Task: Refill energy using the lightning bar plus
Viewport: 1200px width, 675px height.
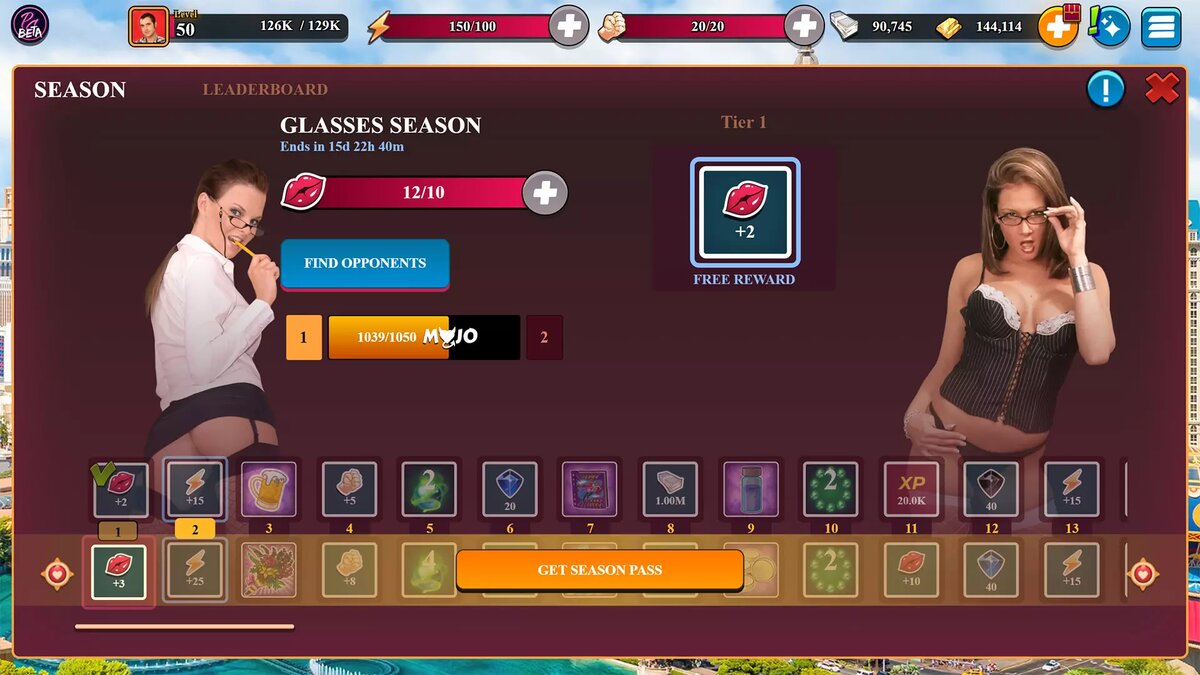Action: coord(569,26)
